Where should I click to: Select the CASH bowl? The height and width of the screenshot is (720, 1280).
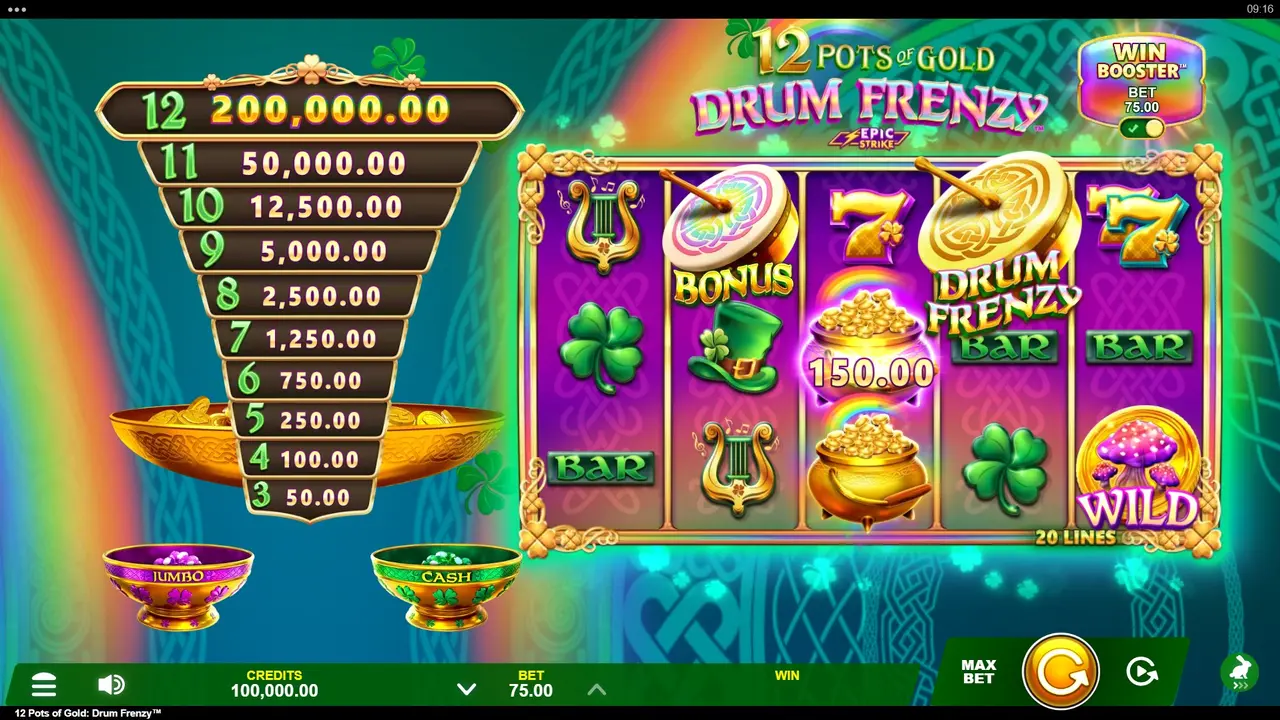445,585
